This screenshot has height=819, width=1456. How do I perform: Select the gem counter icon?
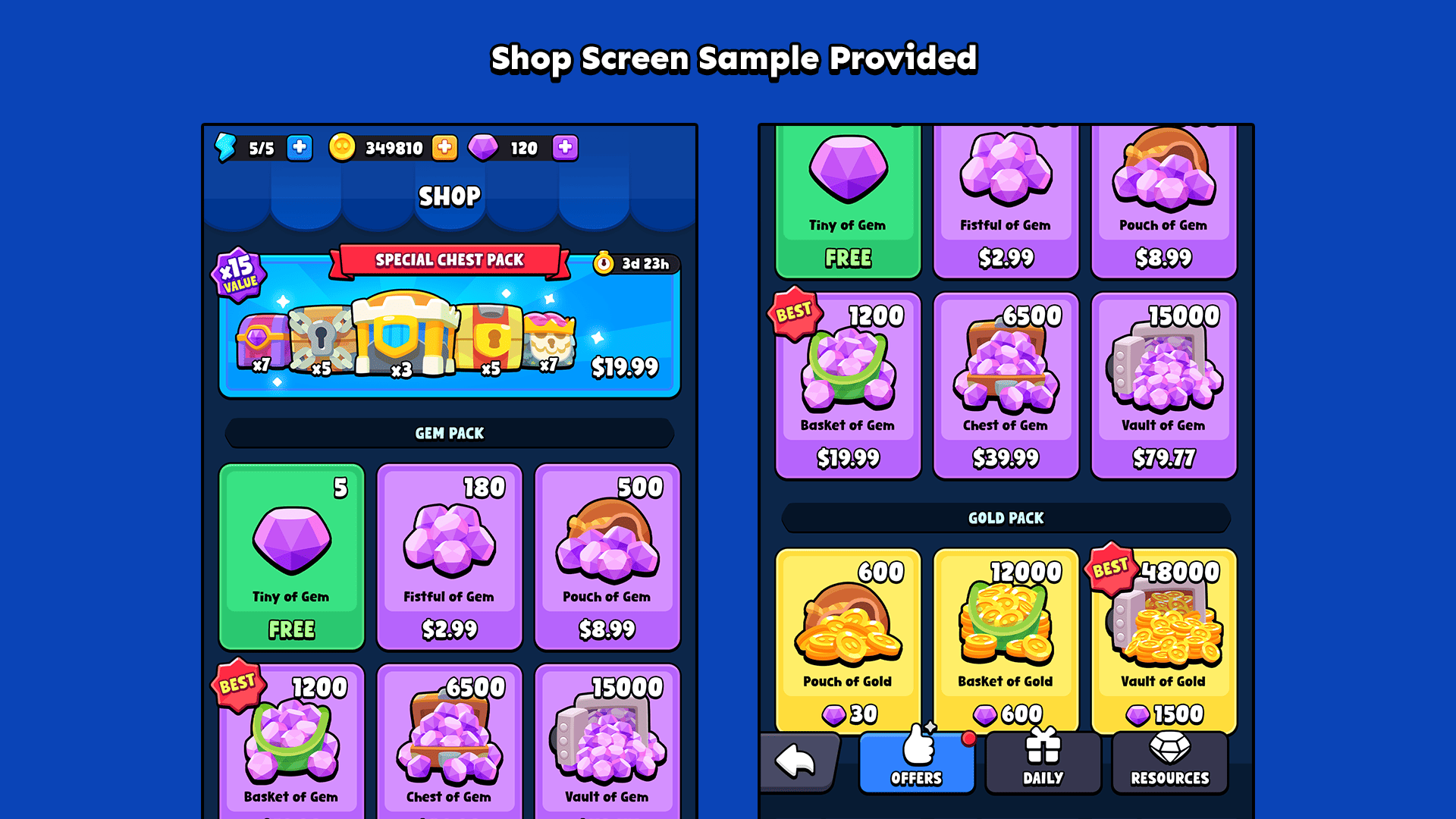point(484,147)
